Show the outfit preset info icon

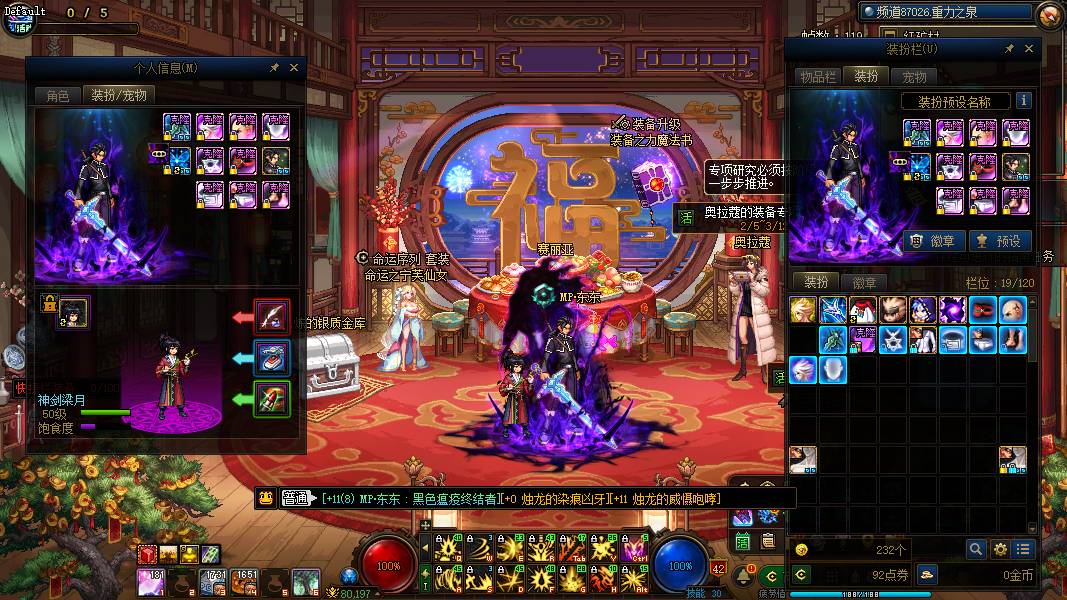(x=1024, y=101)
